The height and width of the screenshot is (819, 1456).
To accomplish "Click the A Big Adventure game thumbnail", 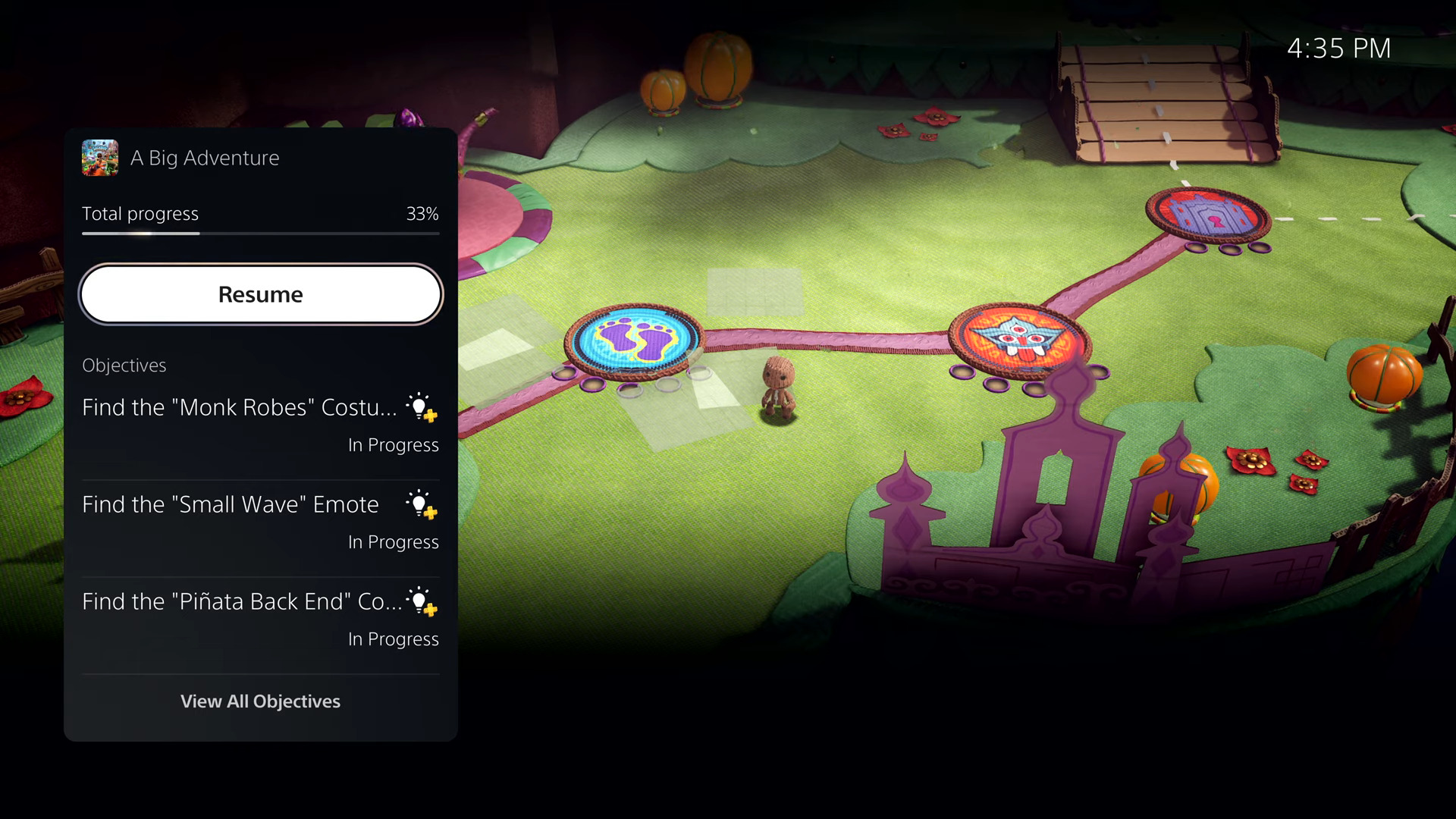I will click(x=100, y=158).
